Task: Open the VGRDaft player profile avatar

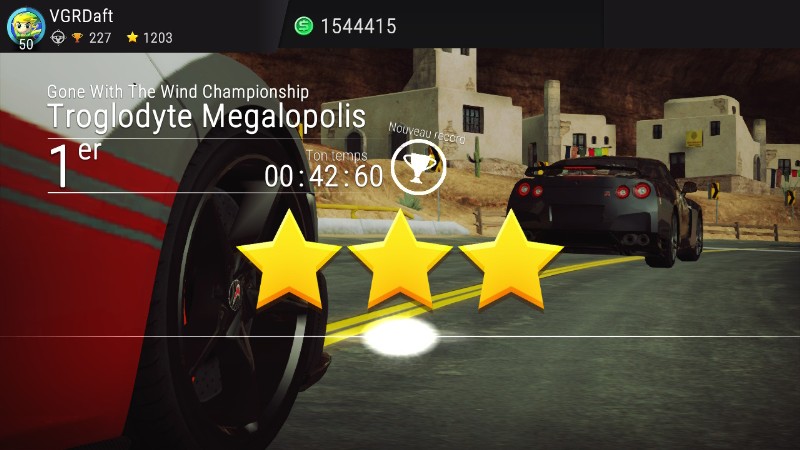Action: coord(24,25)
